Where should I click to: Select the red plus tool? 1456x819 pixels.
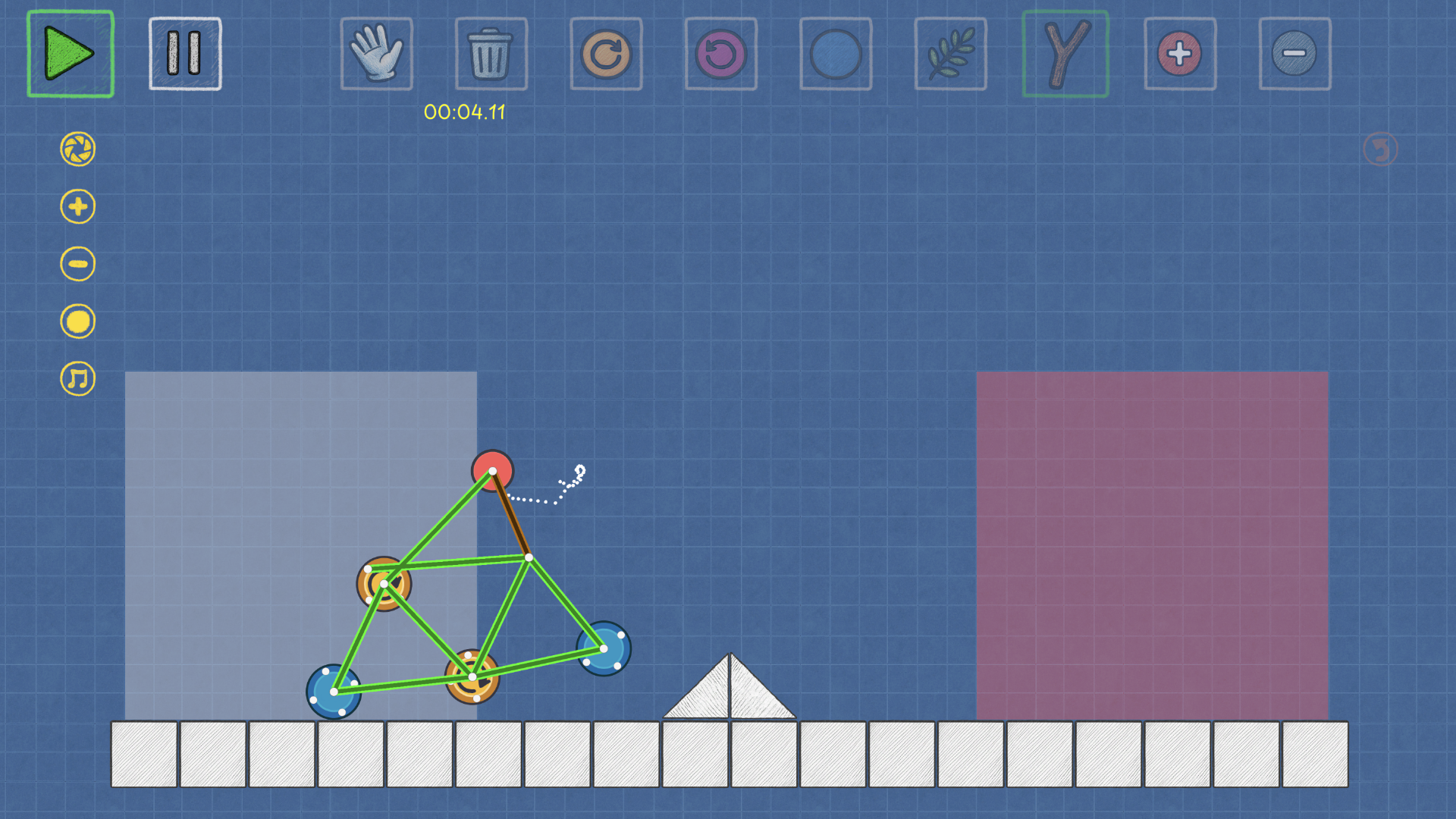1180,53
